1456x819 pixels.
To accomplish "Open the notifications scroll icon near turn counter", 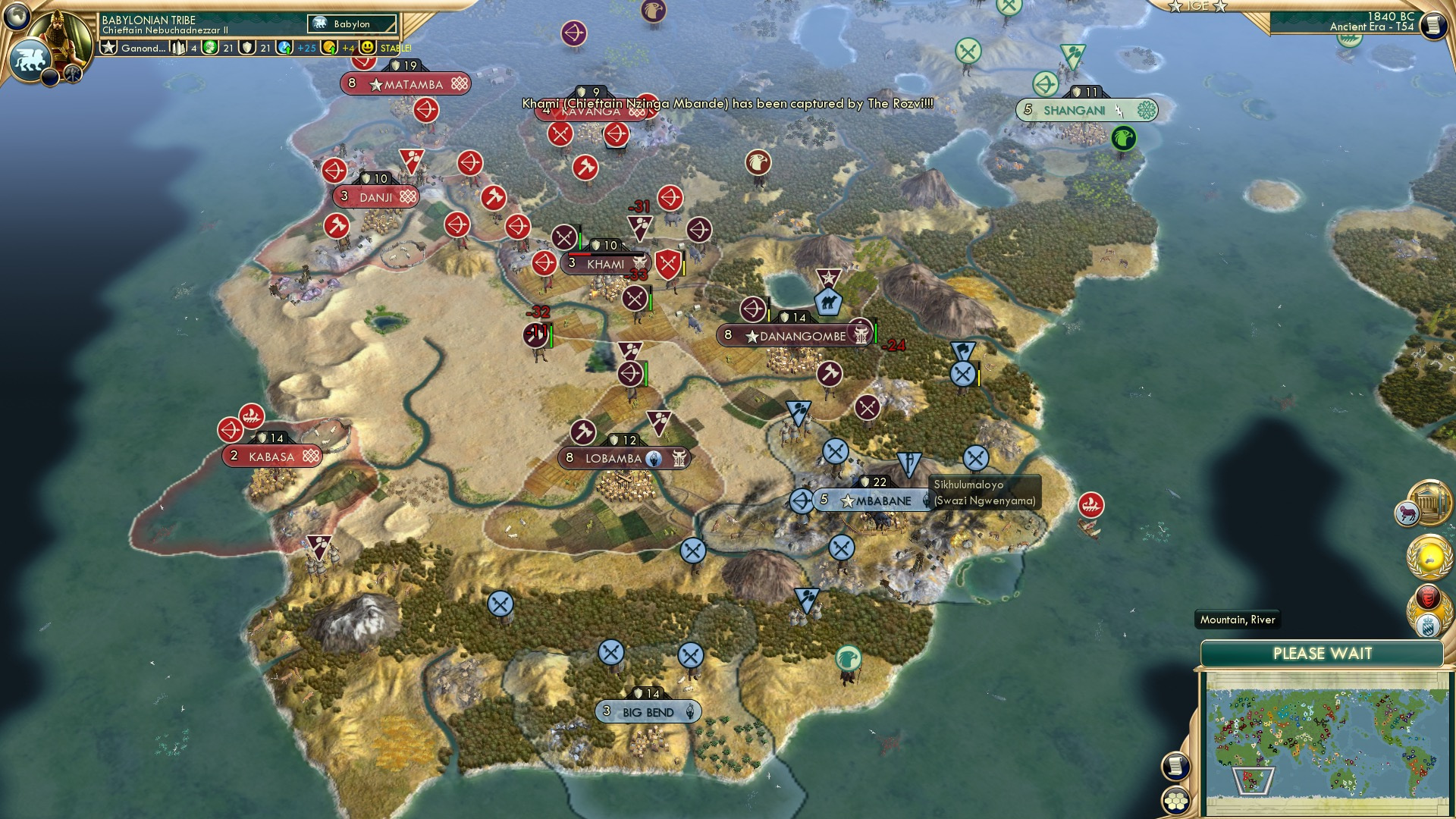I will coord(1432,25).
